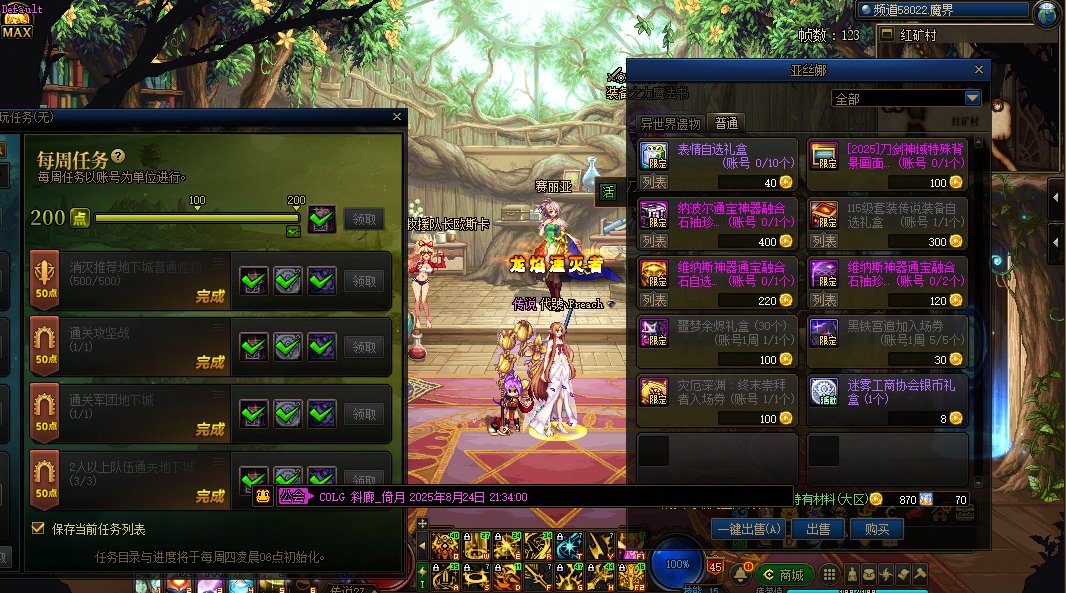The width and height of the screenshot is (1066, 593).
Task: Claim reward for 通关军团地下城 task
Action: (364, 413)
